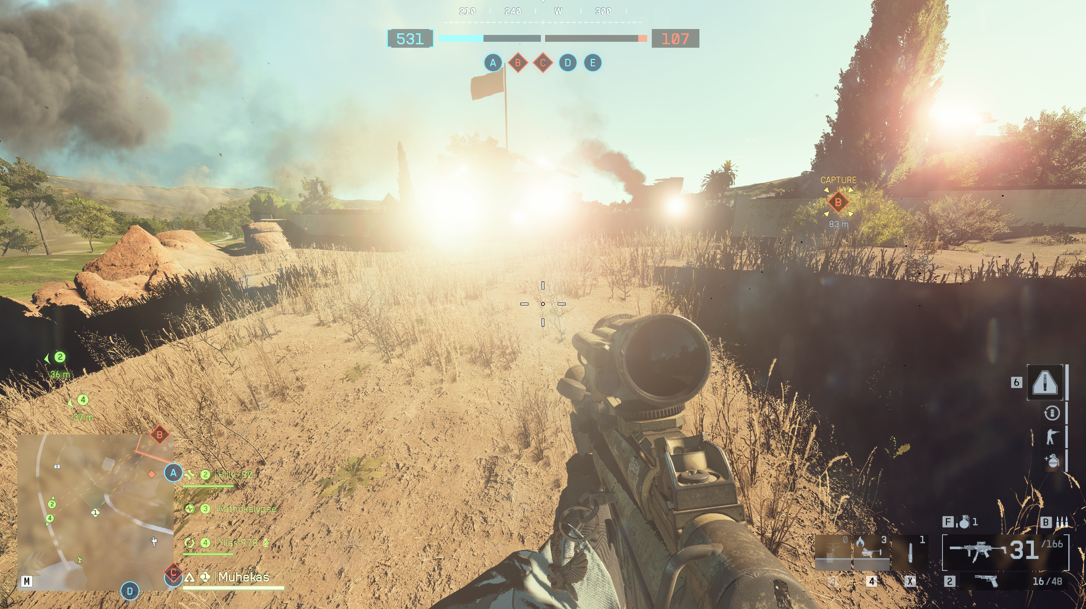The image size is (1086, 609).
Task: Click the grenade resupply icon with circular arrow
Action: point(1052,413)
